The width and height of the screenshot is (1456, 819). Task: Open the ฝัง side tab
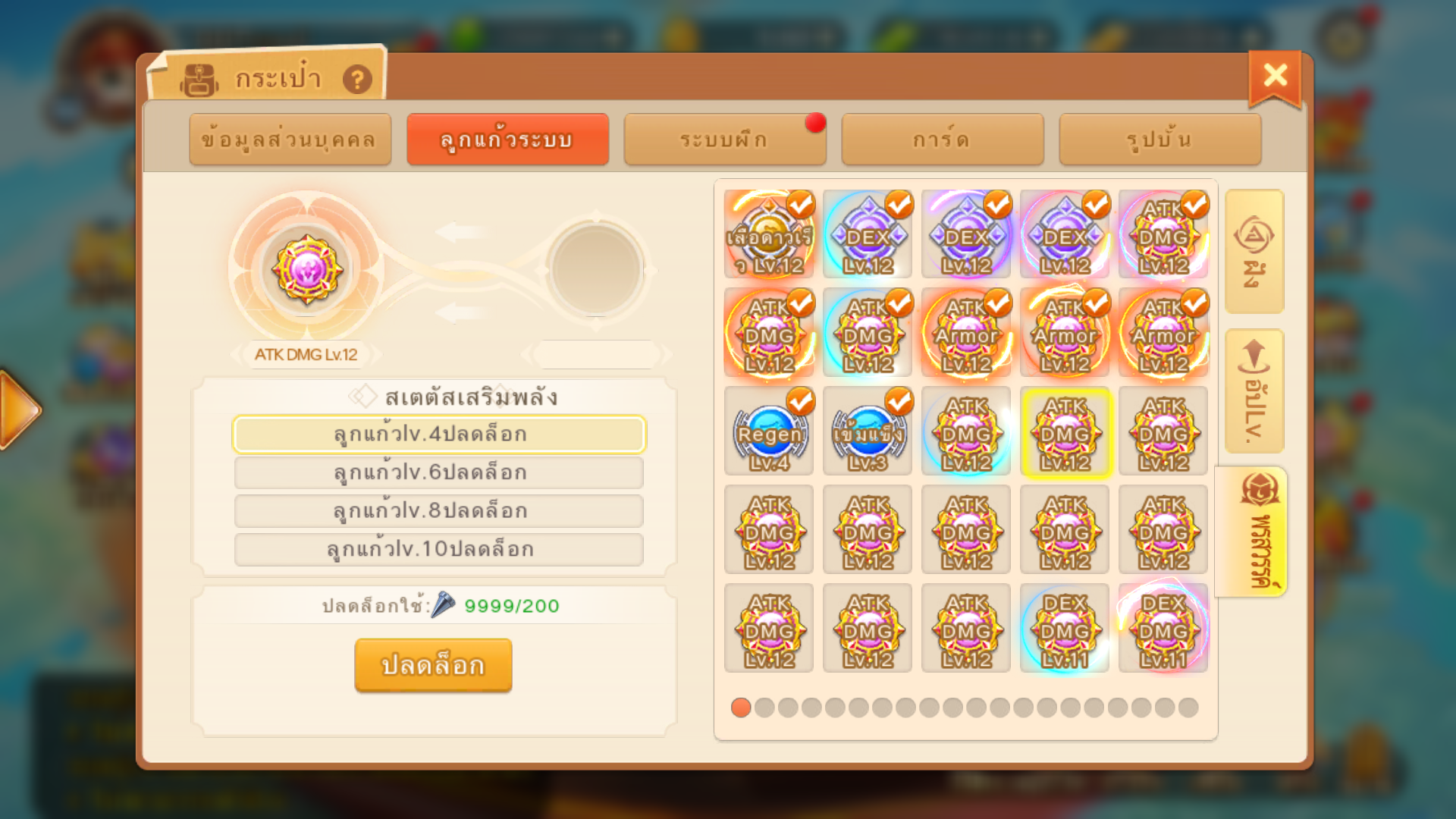(1254, 251)
